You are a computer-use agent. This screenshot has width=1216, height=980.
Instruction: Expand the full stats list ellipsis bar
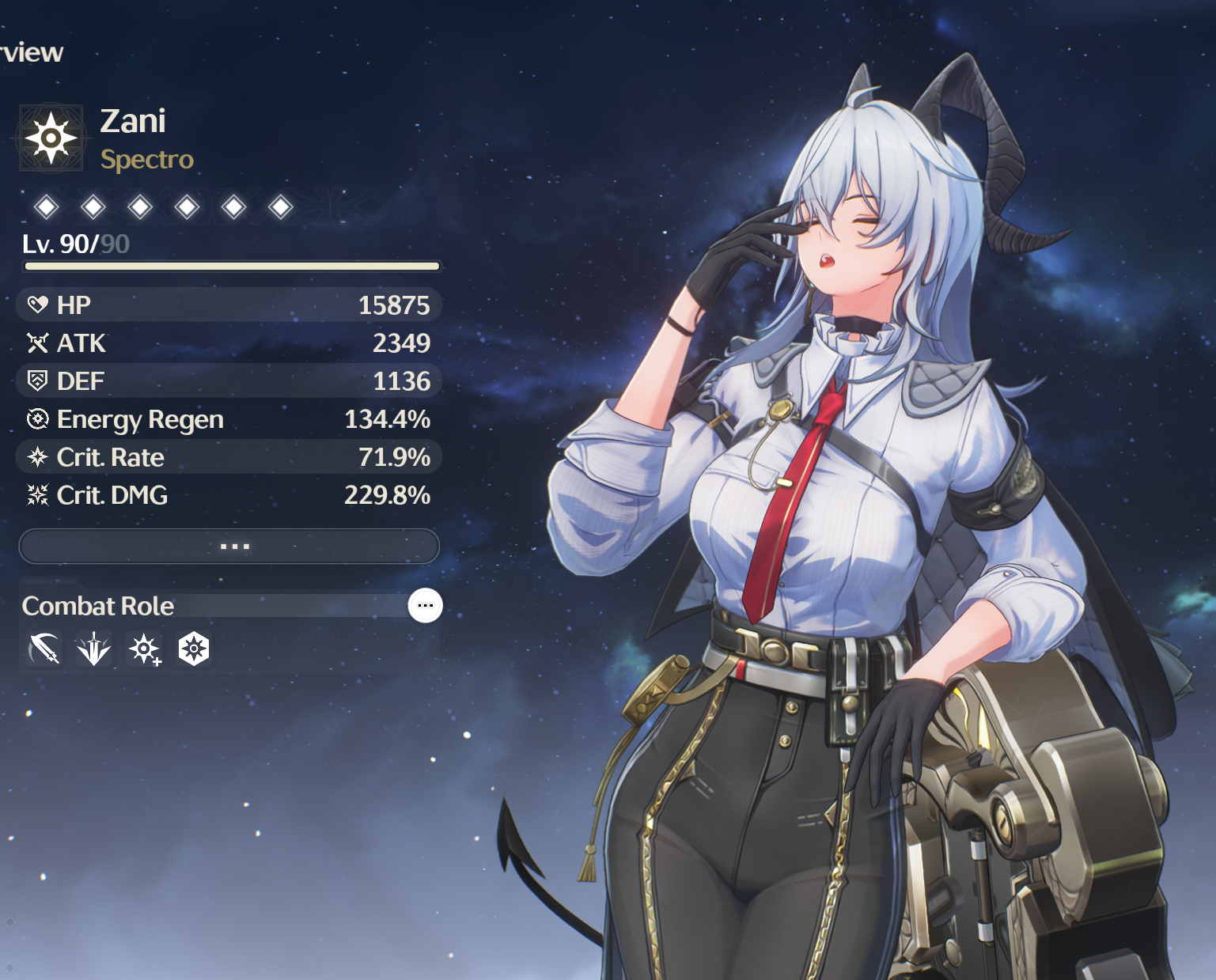[229, 547]
